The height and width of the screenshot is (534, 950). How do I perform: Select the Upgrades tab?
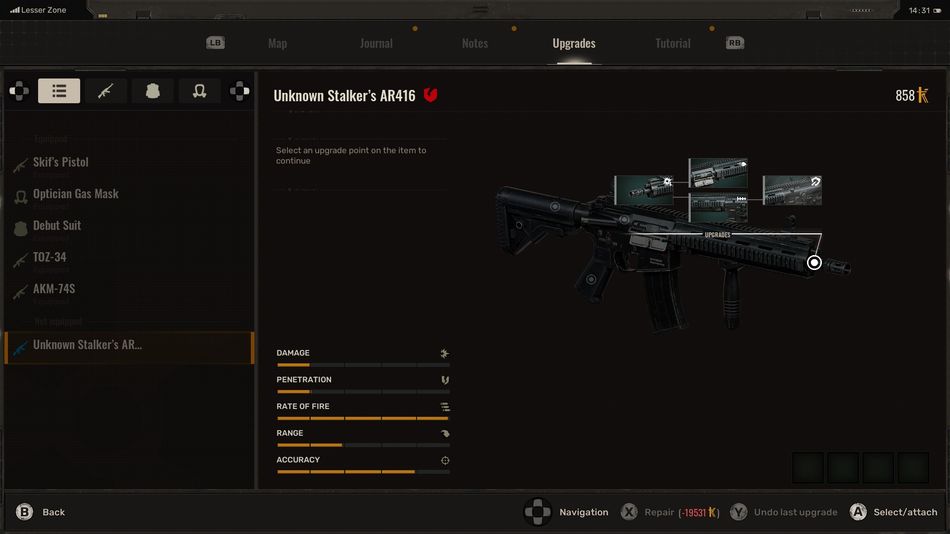574,43
